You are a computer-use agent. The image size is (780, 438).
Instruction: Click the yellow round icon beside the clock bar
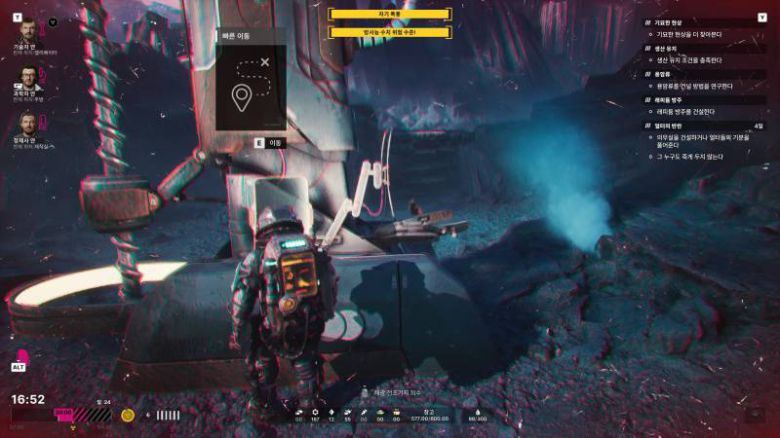tap(128, 414)
